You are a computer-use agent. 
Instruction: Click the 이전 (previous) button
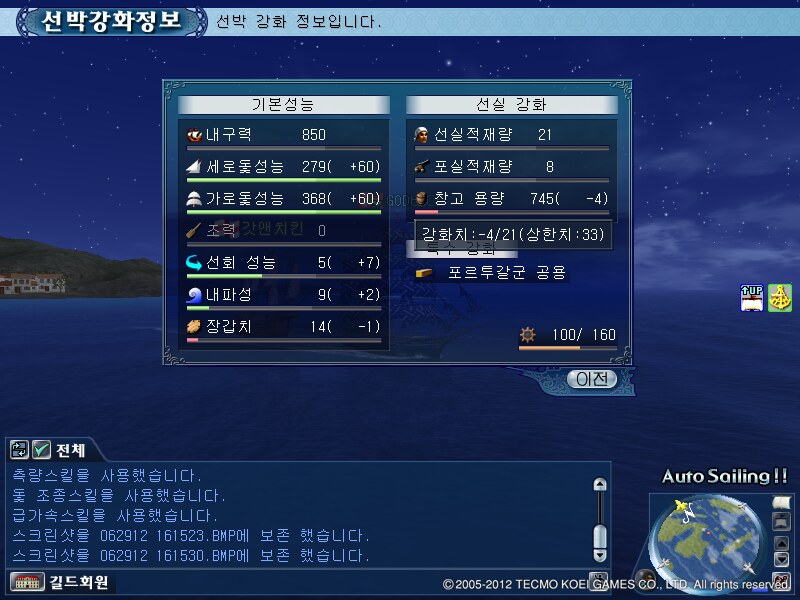click(590, 379)
